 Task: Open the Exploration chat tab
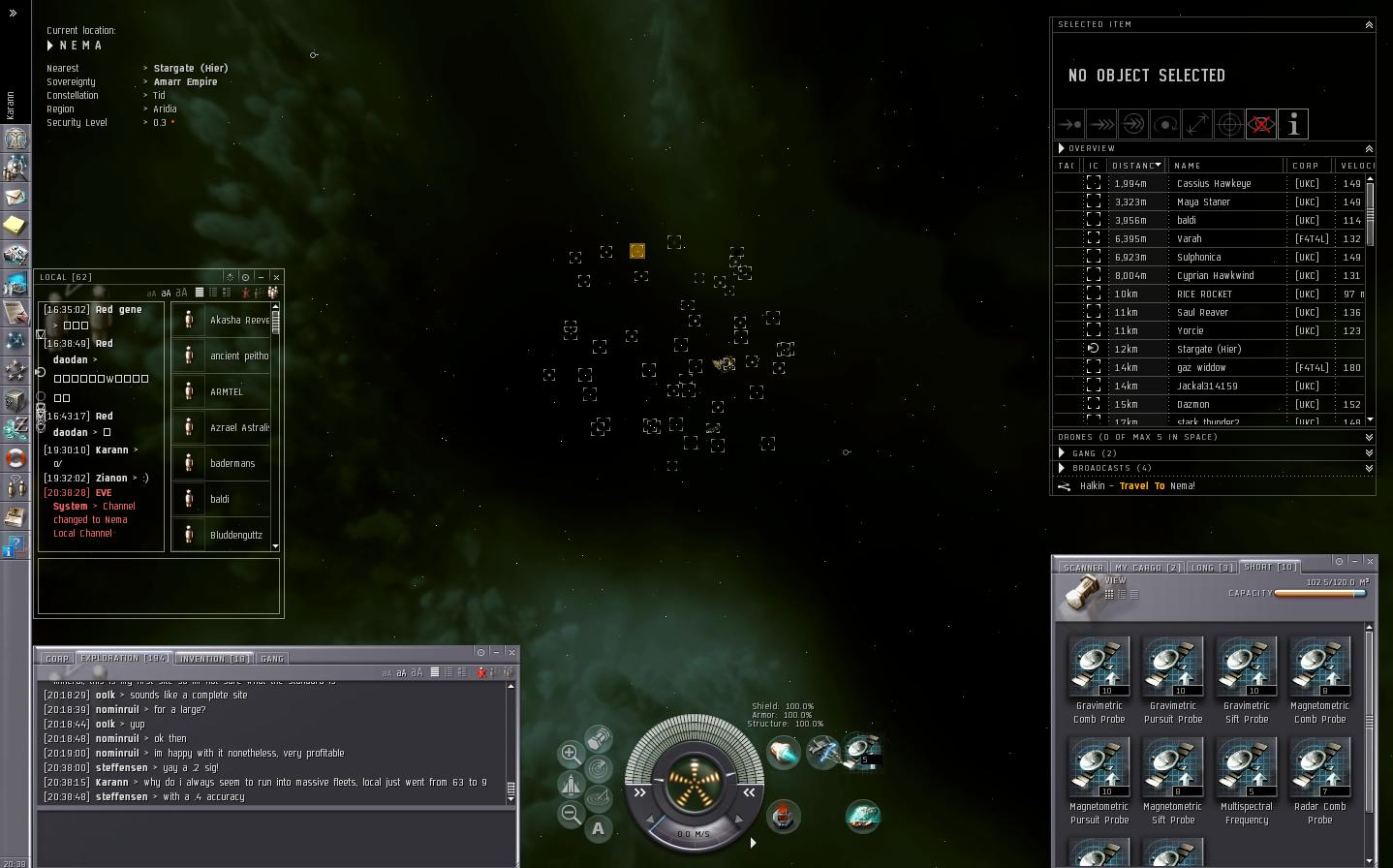pos(124,659)
